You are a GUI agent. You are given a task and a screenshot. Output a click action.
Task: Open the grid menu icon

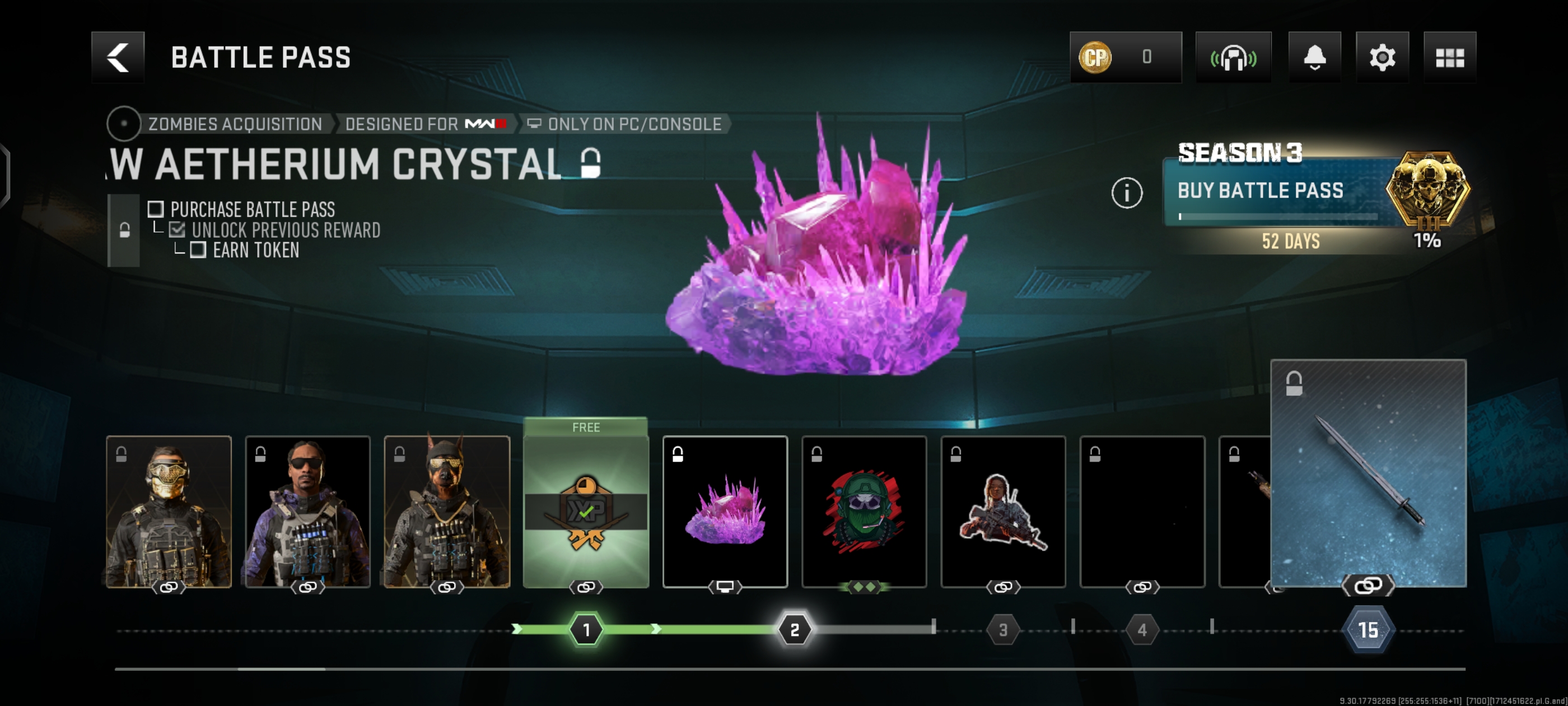coord(1449,57)
